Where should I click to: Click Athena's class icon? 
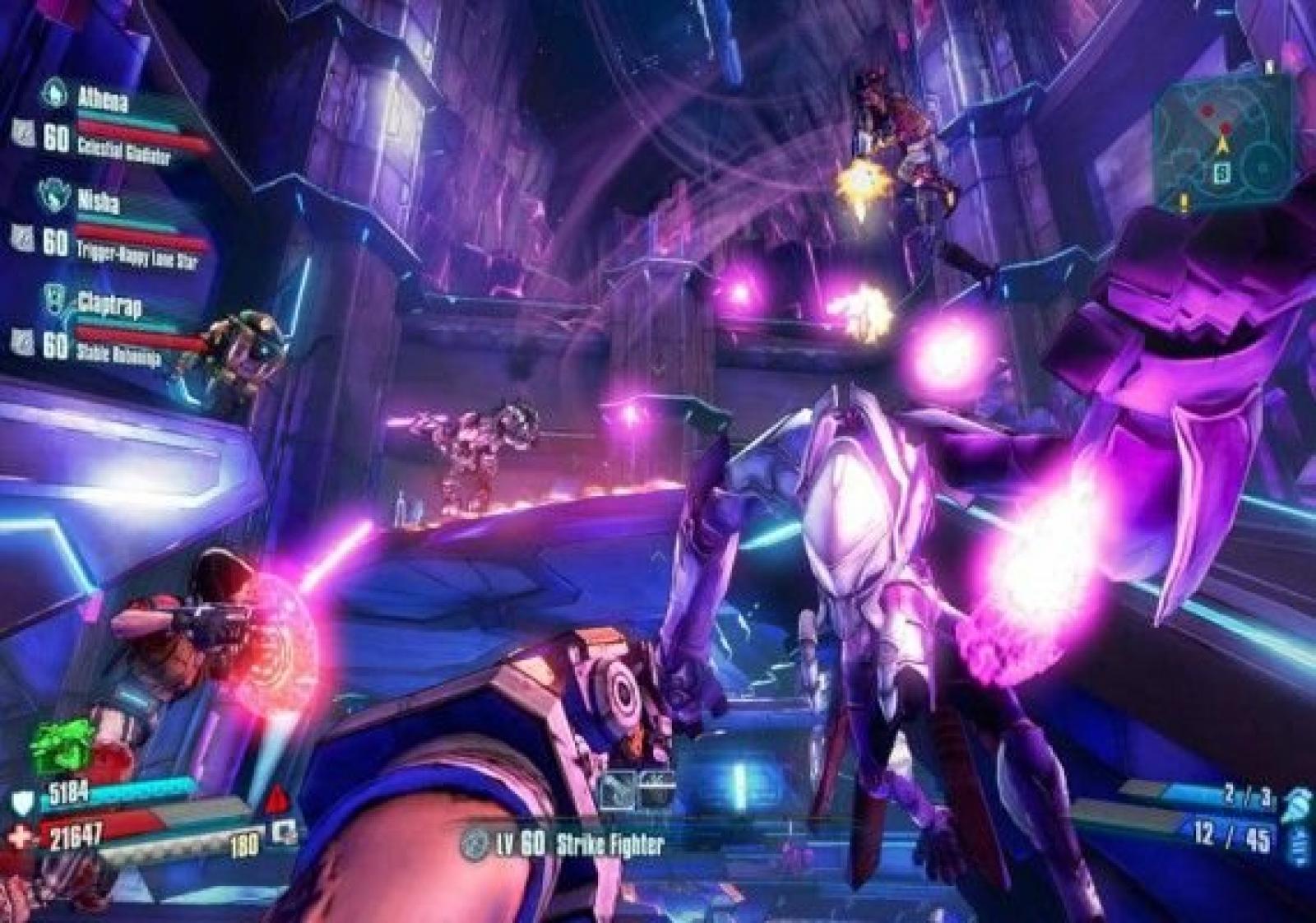click(x=54, y=92)
